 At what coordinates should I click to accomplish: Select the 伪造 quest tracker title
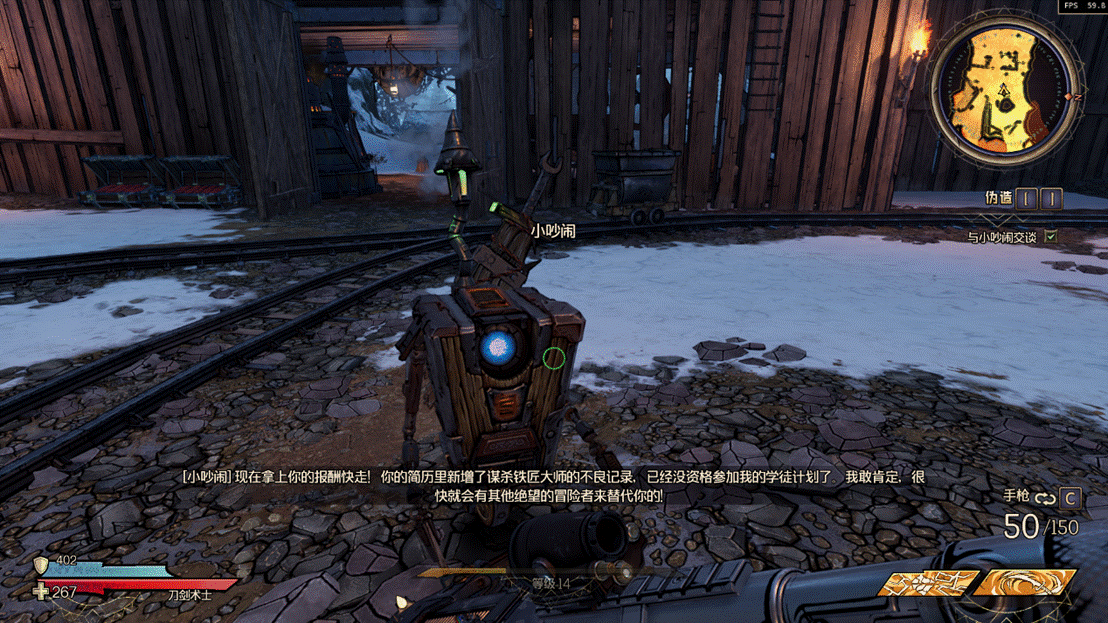999,199
